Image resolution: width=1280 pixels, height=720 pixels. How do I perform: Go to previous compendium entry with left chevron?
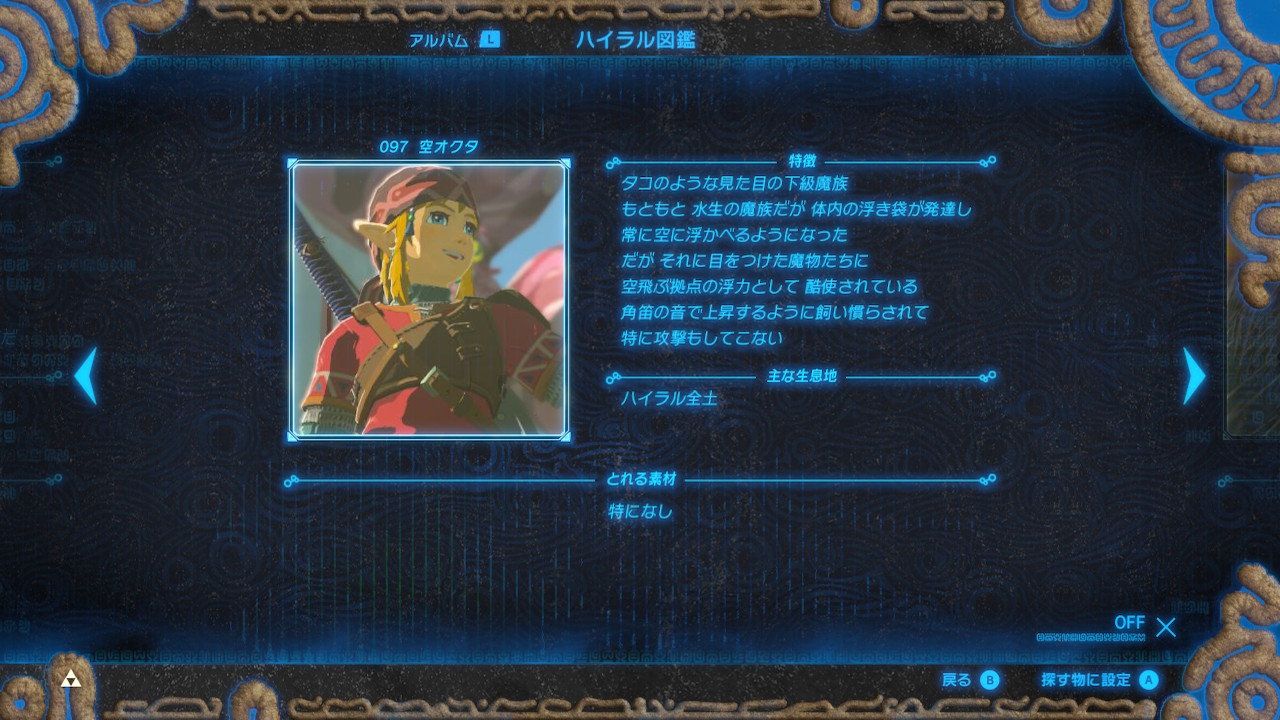tap(85, 376)
